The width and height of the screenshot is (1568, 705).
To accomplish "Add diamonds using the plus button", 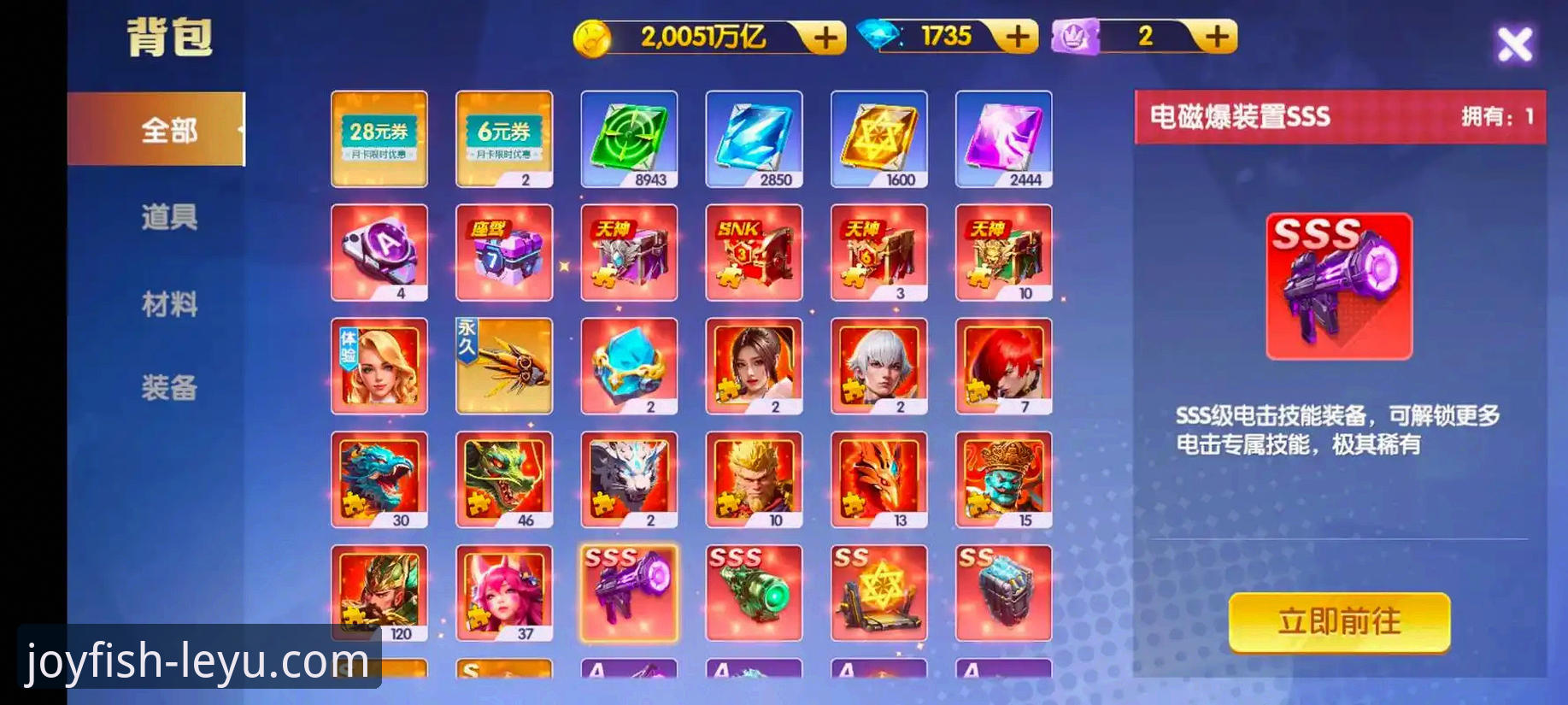I will pos(1017,37).
